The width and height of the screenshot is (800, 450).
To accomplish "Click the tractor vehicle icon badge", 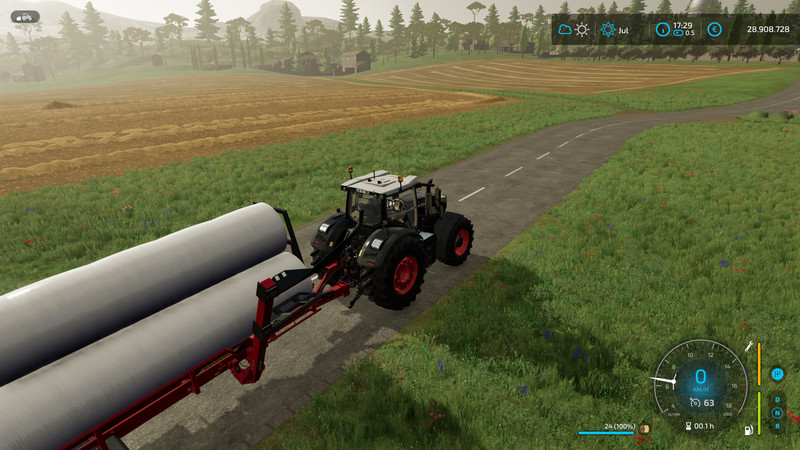I will 25,16.
